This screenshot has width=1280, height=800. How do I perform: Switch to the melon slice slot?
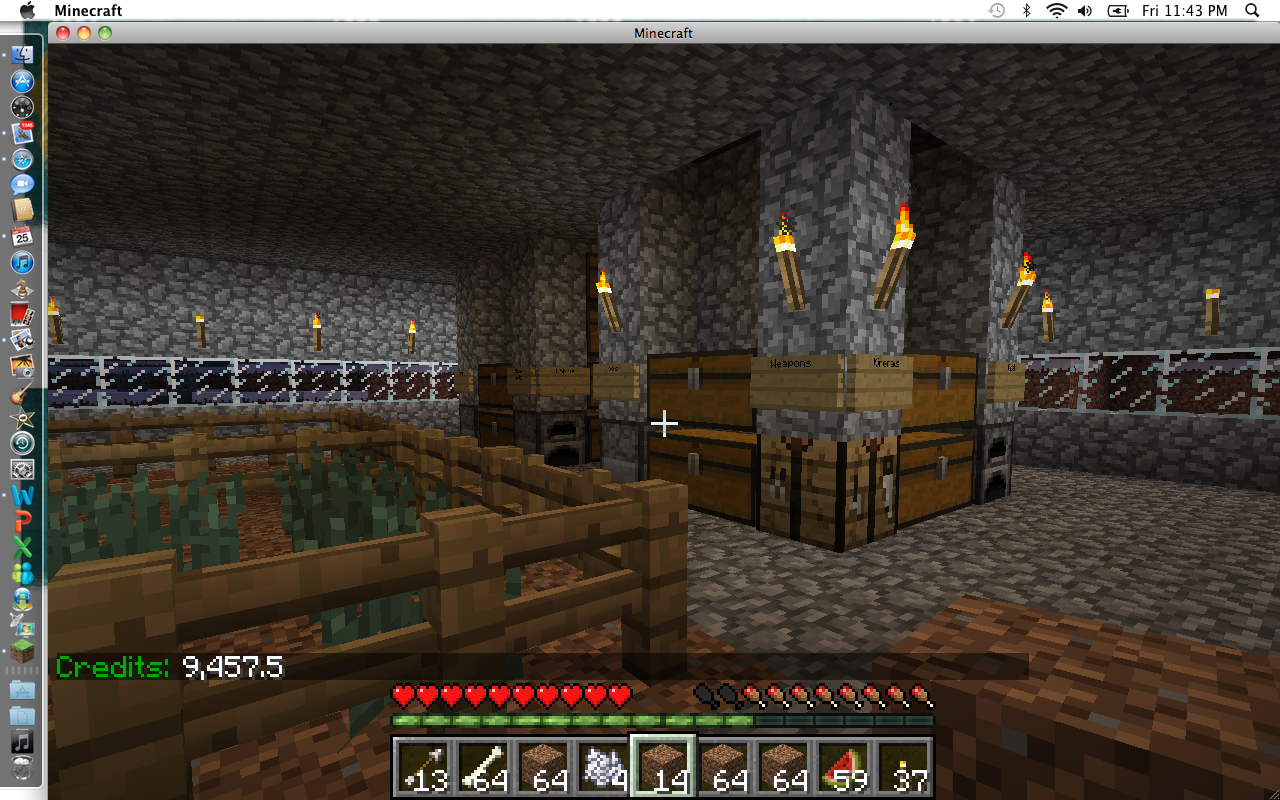pyautogui.click(x=842, y=768)
